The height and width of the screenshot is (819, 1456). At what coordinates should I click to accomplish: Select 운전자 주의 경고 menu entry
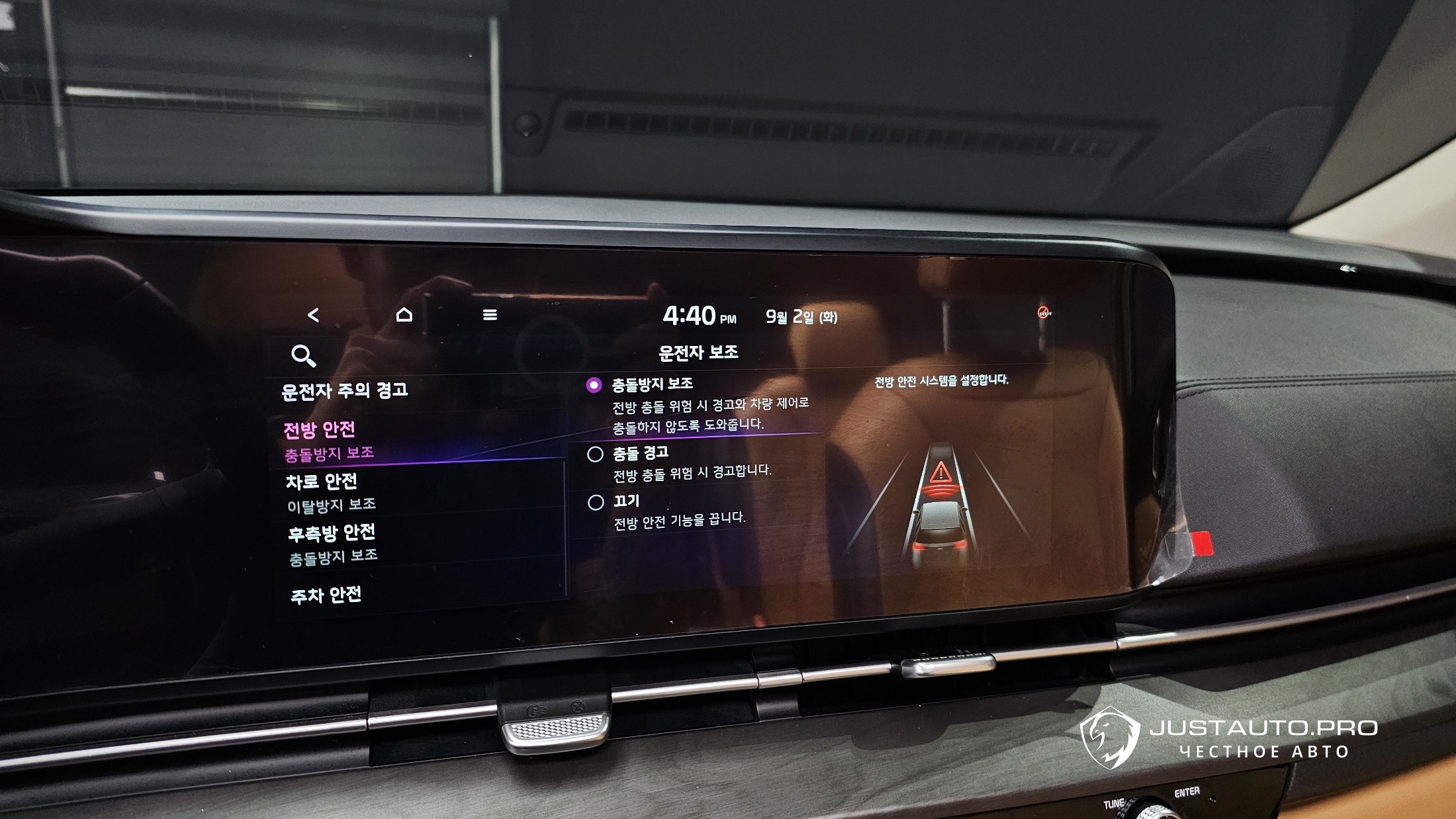[345, 392]
